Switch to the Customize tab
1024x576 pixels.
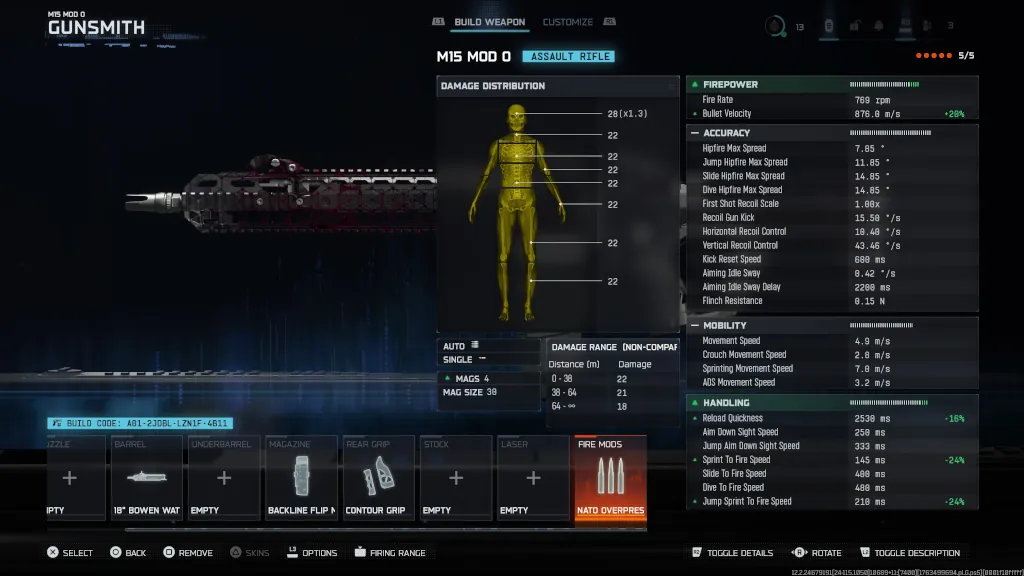click(x=567, y=22)
